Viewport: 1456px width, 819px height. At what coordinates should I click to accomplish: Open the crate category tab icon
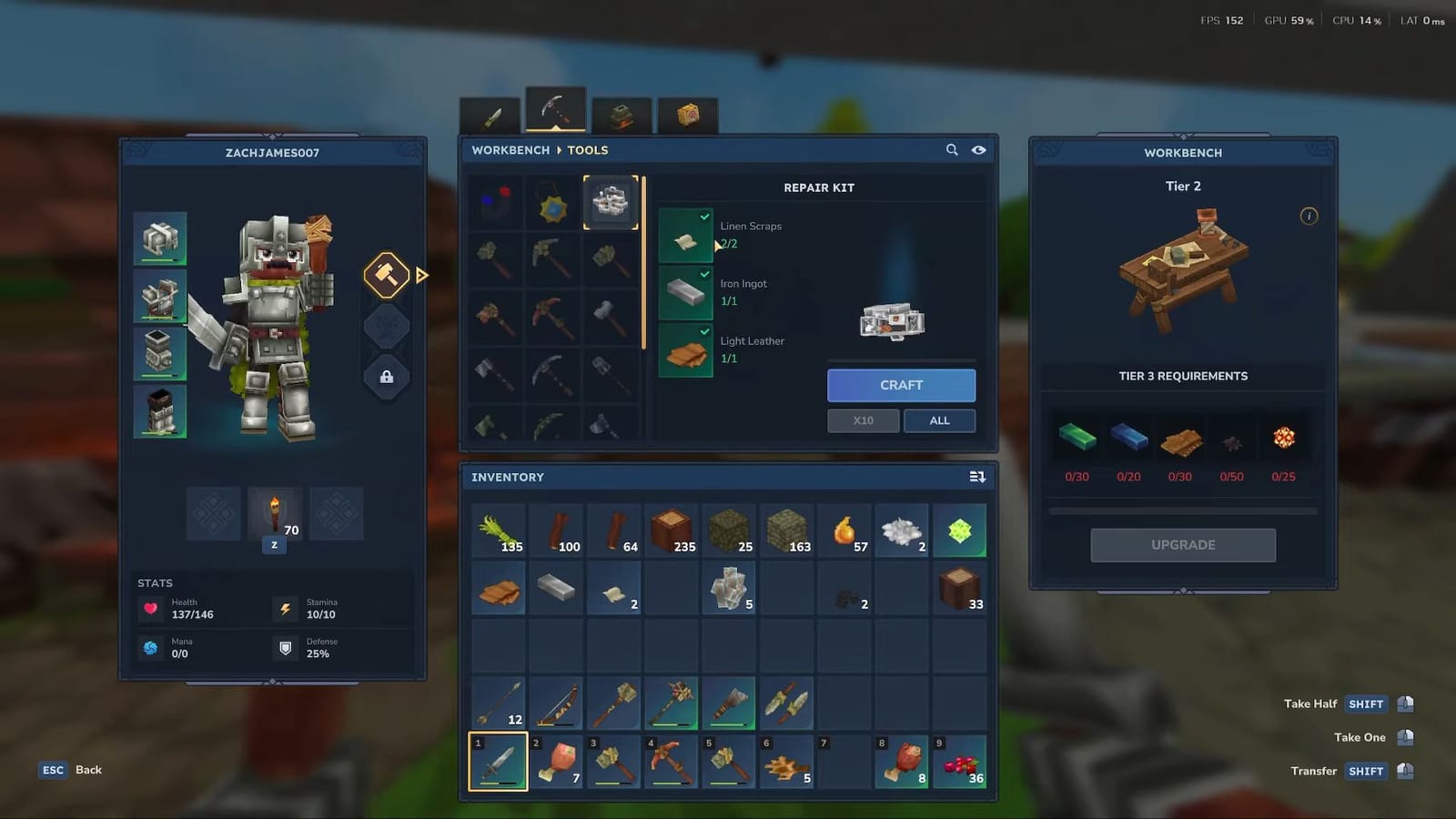click(x=688, y=115)
